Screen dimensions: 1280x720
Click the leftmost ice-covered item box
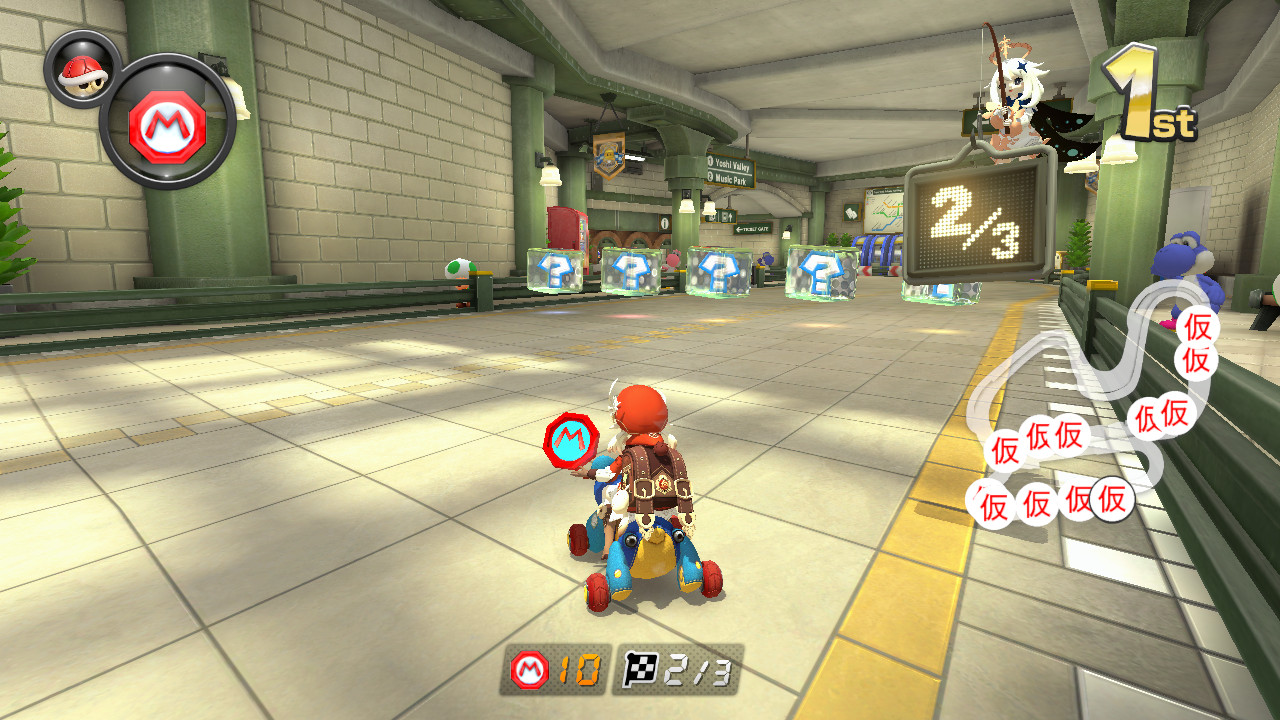[x=553, y=270]
